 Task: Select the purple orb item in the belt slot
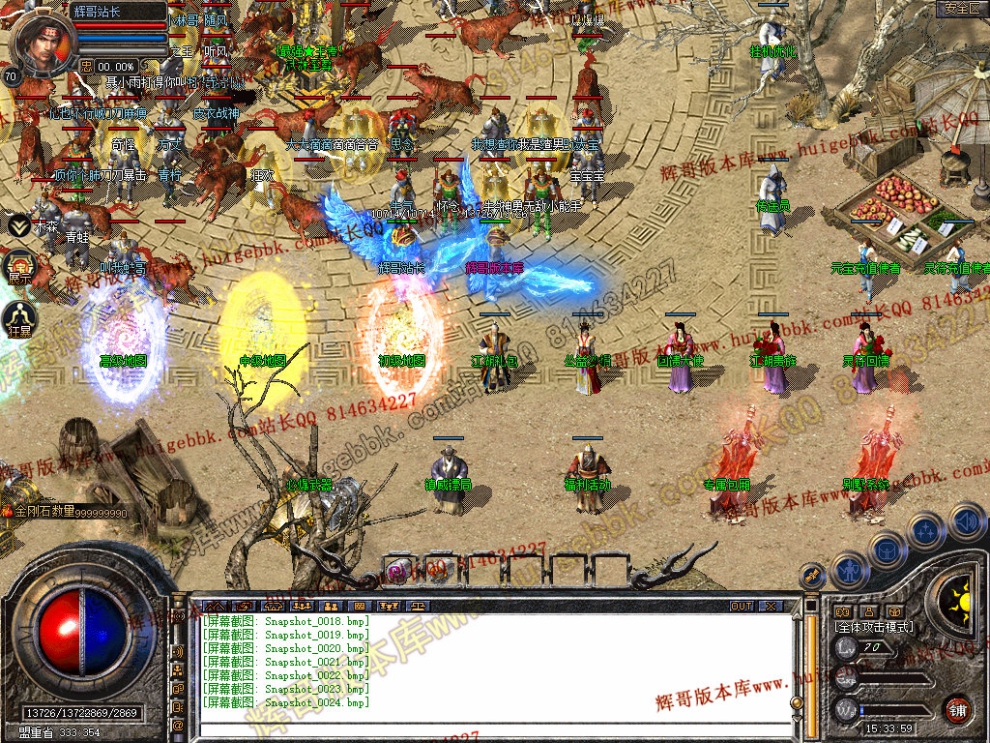[397, 571]
